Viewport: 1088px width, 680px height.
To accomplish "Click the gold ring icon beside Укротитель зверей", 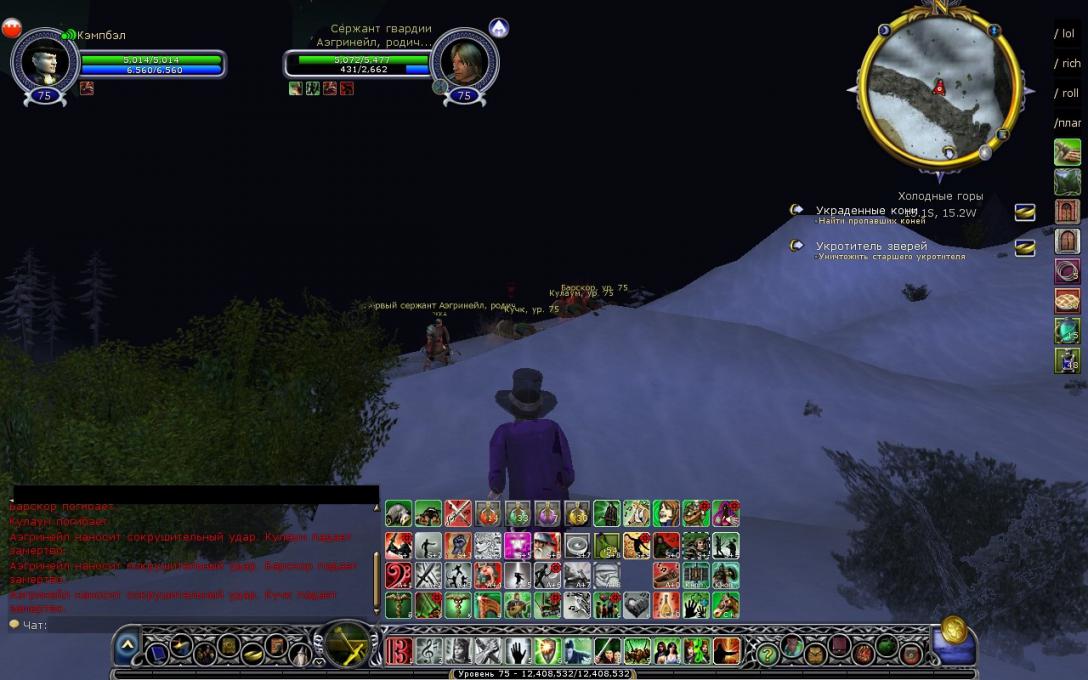I will pos(1024,248).
